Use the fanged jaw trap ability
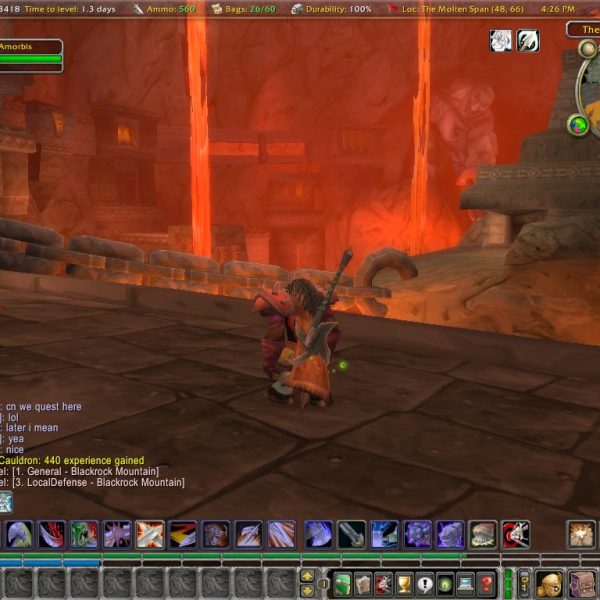The width and height of the screenshot is (600, 600). point(483,535)
